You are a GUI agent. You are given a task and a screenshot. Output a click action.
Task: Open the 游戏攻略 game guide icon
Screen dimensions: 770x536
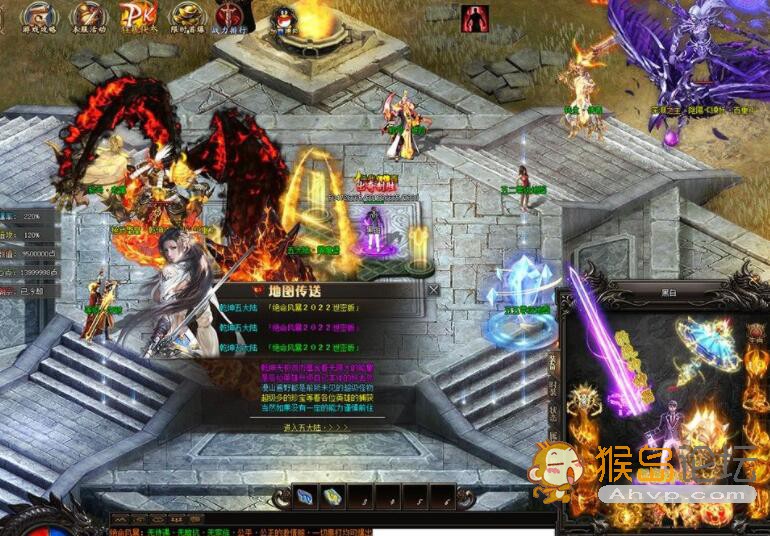point(39,17)
